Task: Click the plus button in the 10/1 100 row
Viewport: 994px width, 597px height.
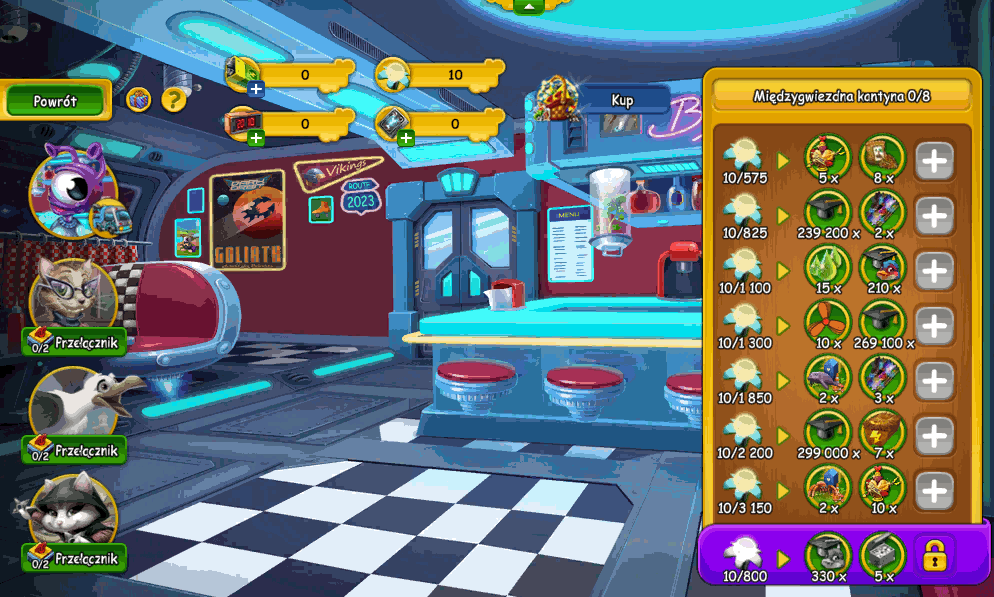Action: [x=934, y=271]
